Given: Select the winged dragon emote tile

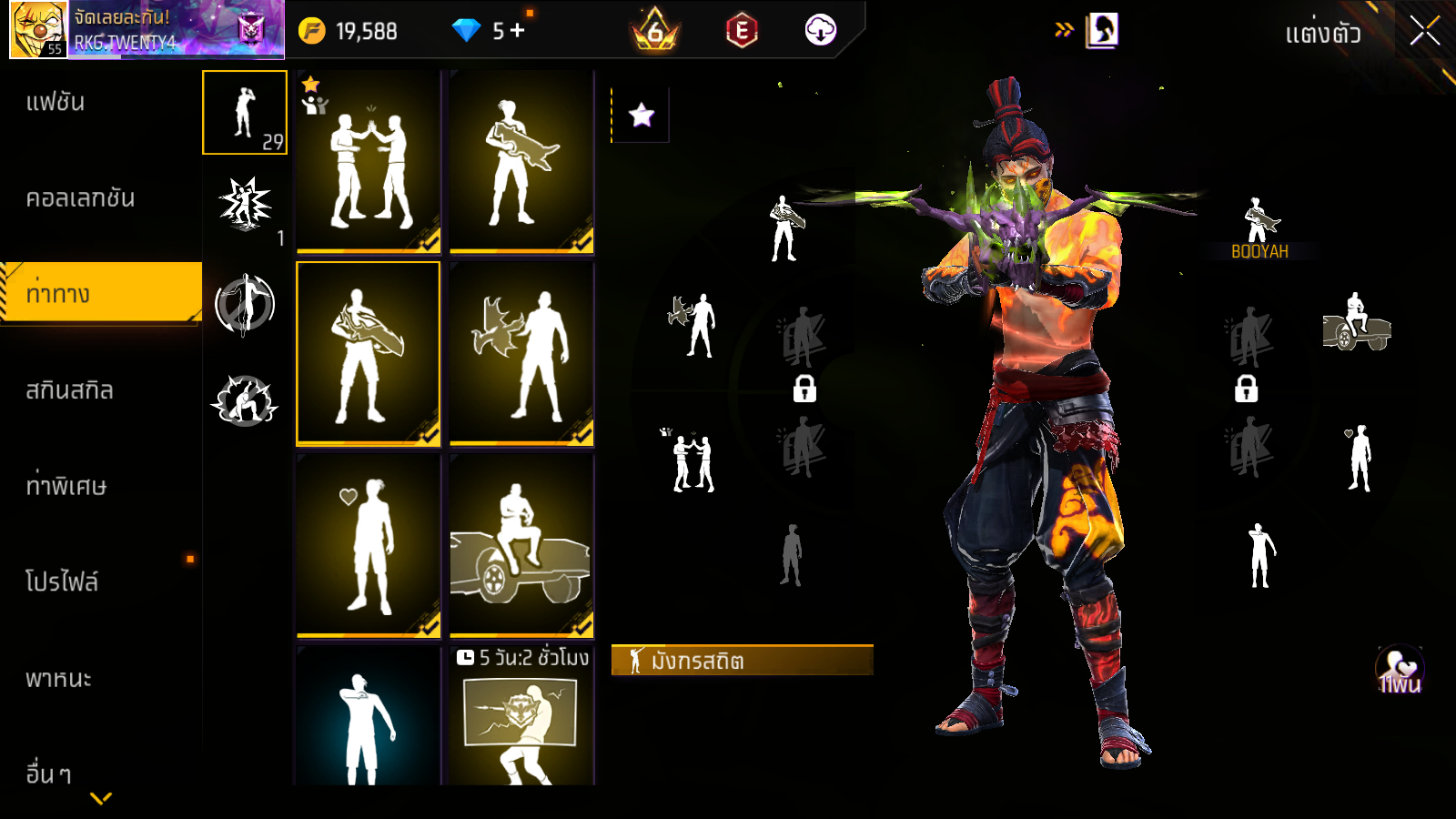Looking at the screenshot, I should (x=521, y=354).
